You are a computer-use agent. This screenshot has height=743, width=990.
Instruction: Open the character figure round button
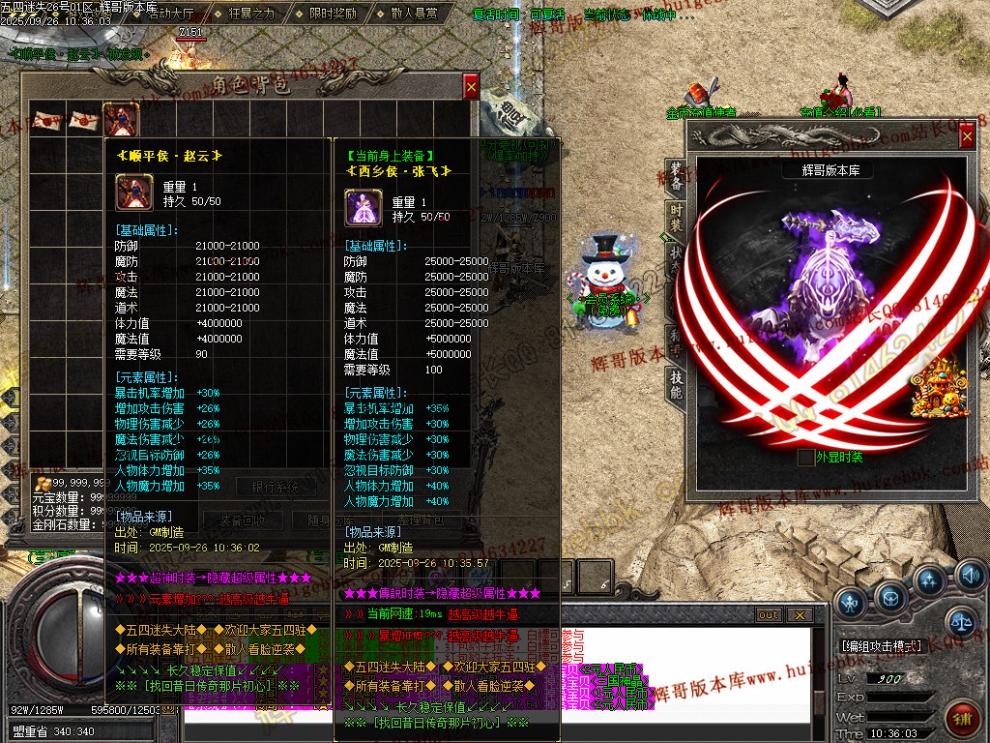pos(851,602)
